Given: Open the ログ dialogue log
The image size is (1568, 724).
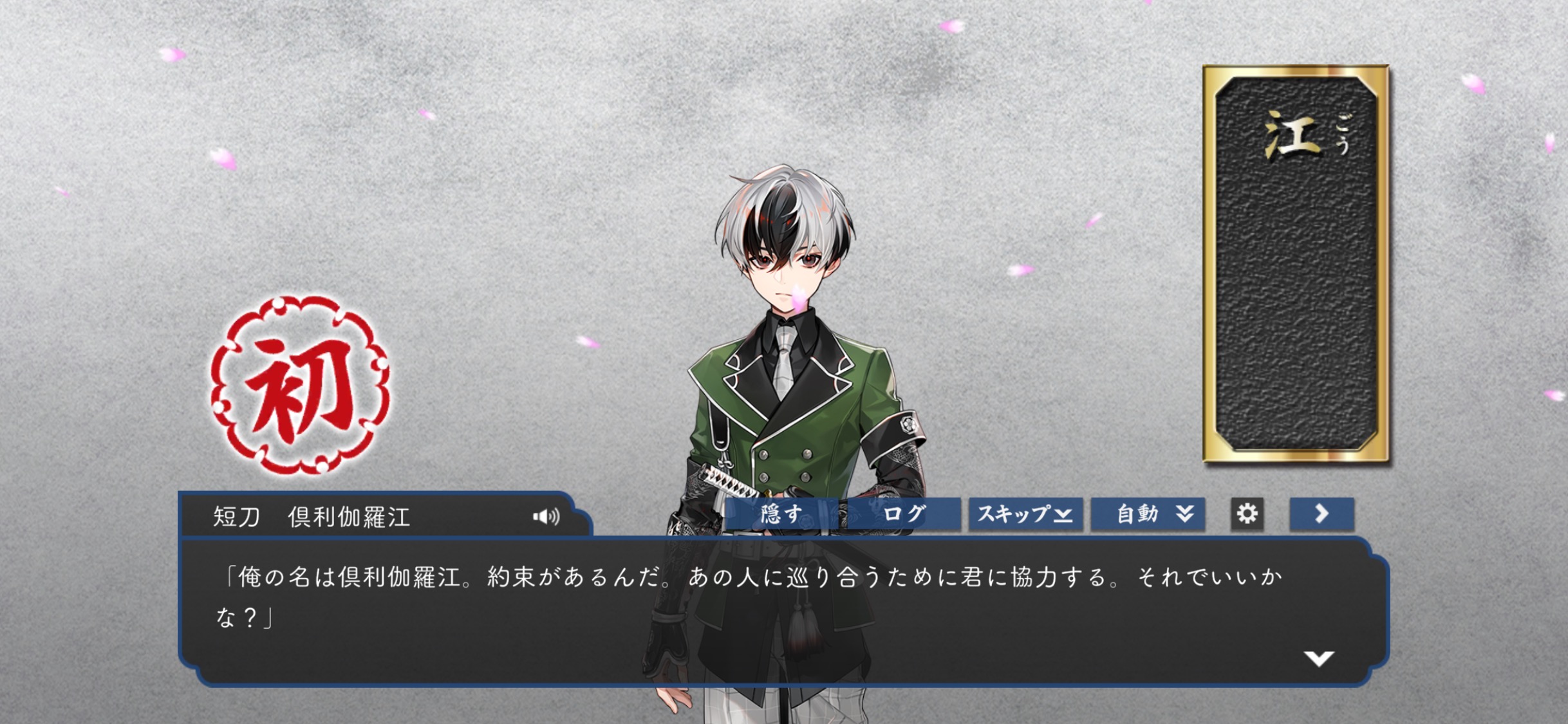Looking at the screenshot, I should [904, 514].
